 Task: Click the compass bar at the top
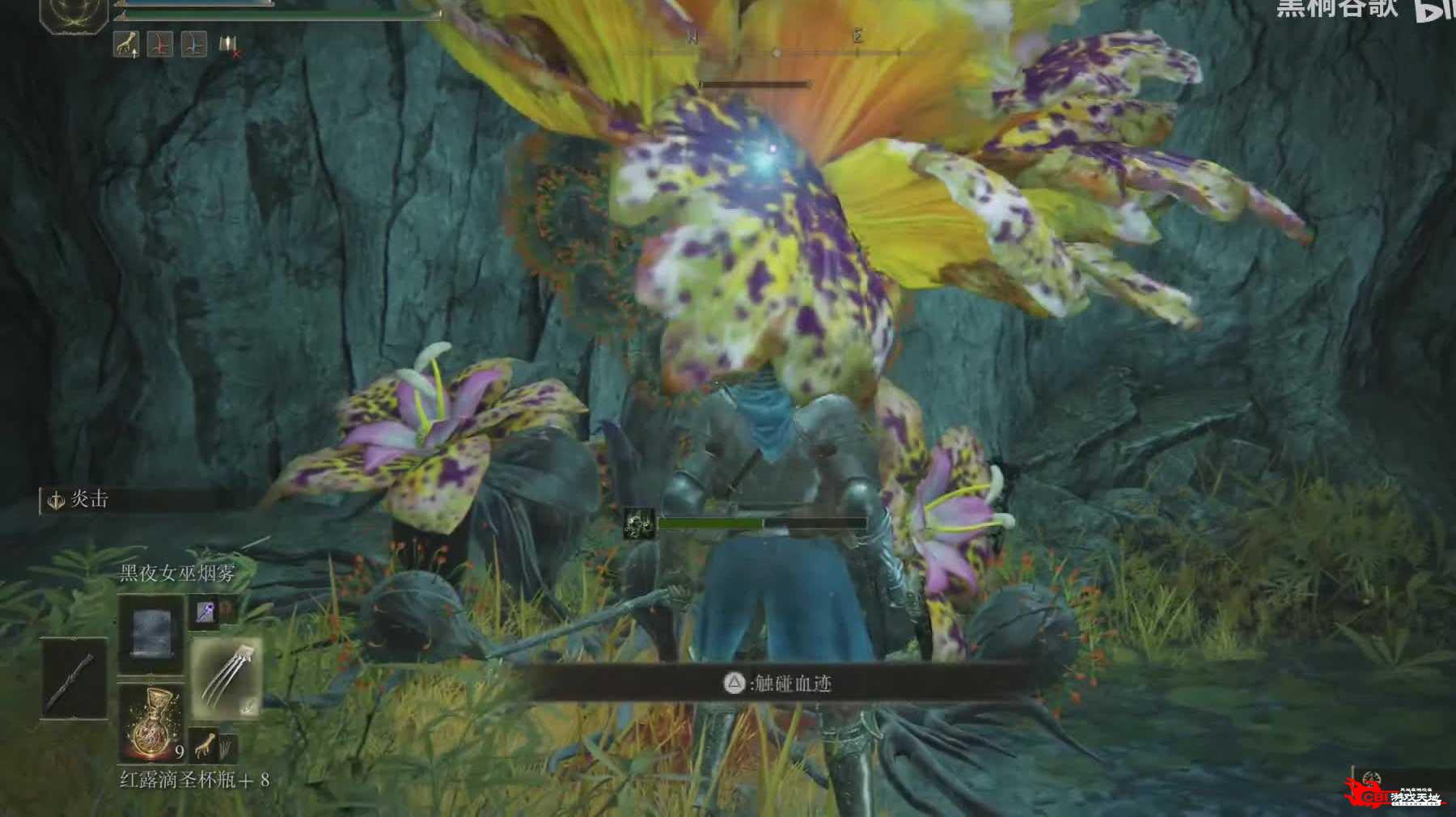coord(775,52)
